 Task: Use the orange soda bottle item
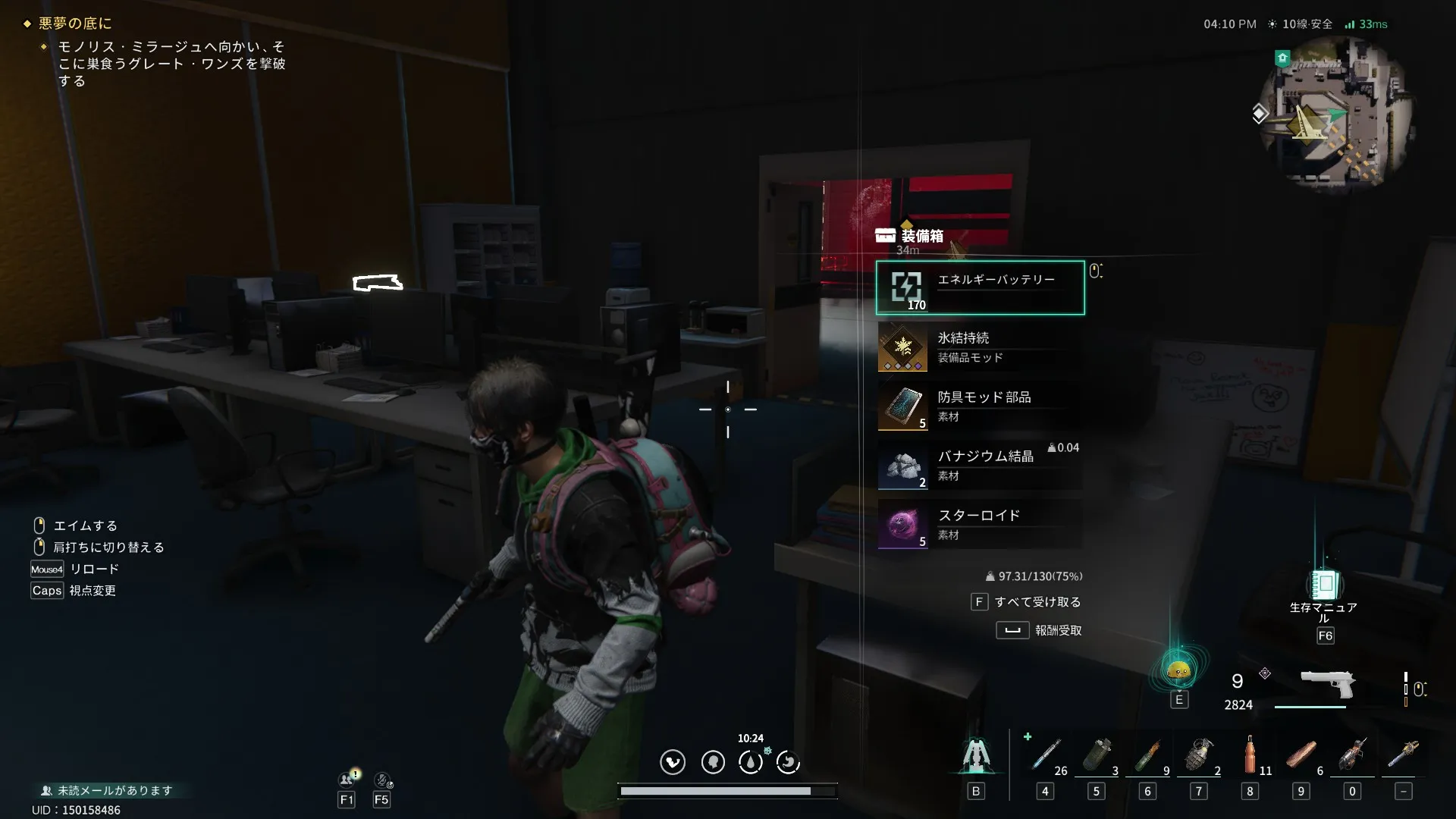click(x=1250, y=755)
